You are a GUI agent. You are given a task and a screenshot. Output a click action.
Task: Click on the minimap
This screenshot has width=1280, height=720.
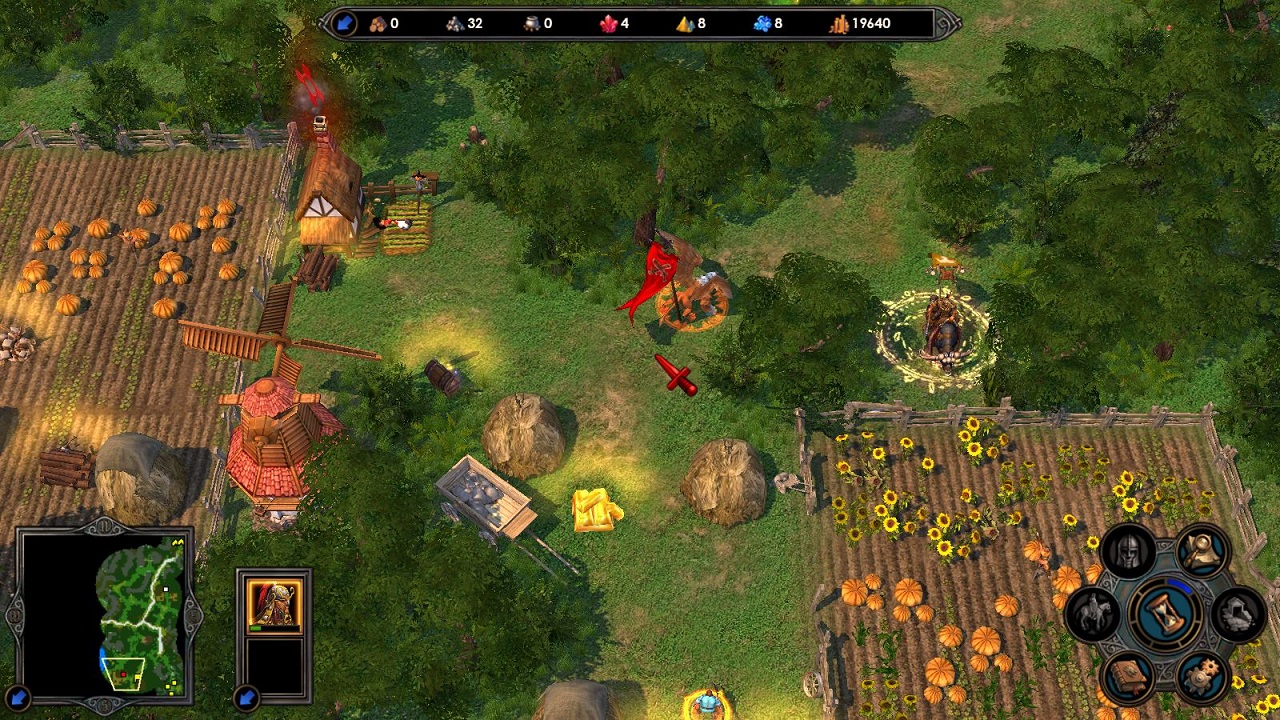pyautogui.click(x=138, y=616)
